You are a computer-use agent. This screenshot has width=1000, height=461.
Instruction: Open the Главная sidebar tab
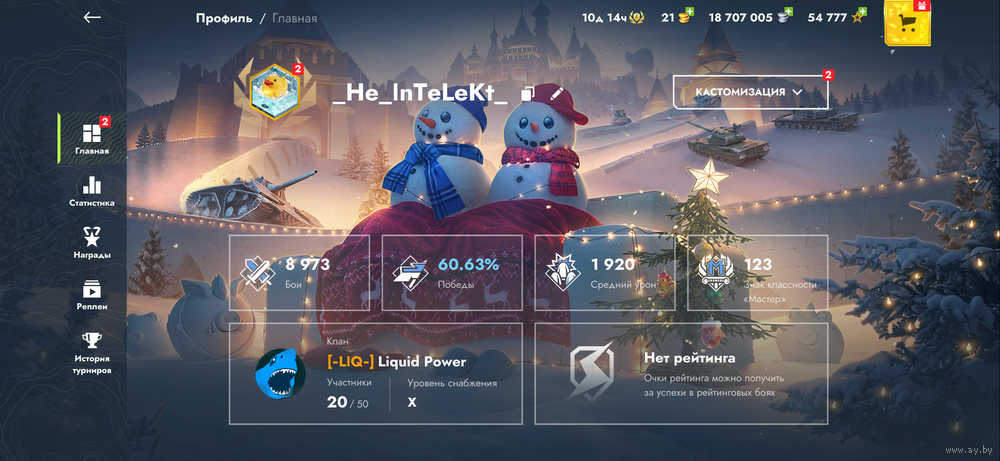(92, 139)
